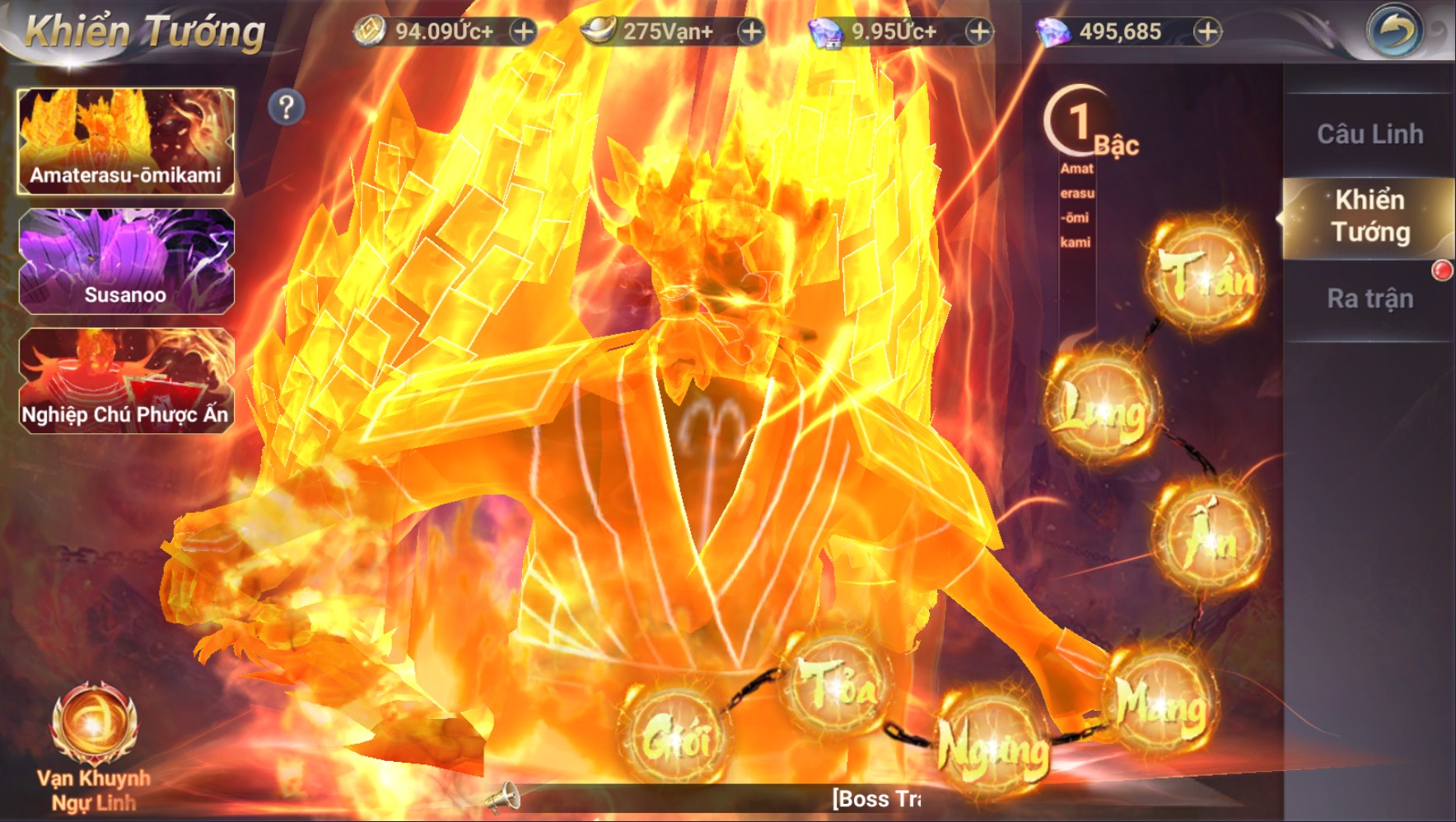
Task: Add more of the 9.95Ức+ gem currency
Action: [x=979, y=32]
